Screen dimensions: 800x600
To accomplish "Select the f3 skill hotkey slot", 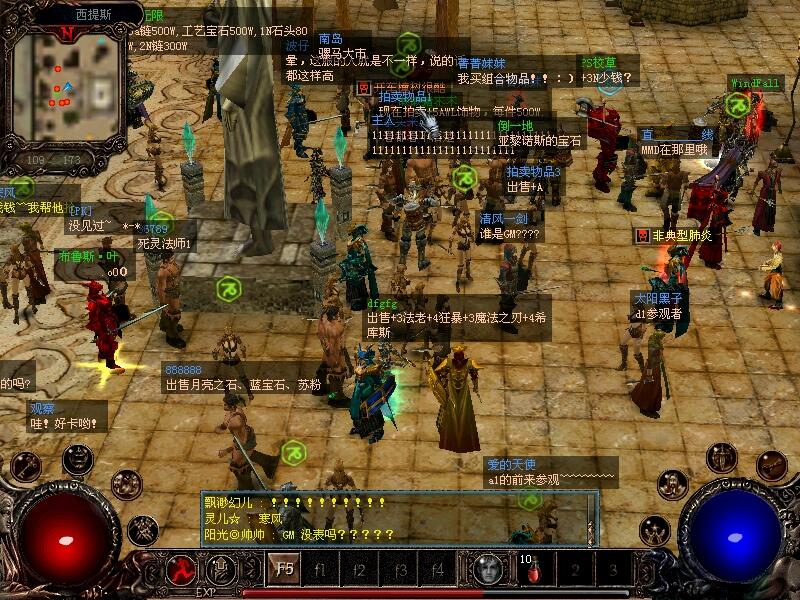I will (x=400, y=570).
